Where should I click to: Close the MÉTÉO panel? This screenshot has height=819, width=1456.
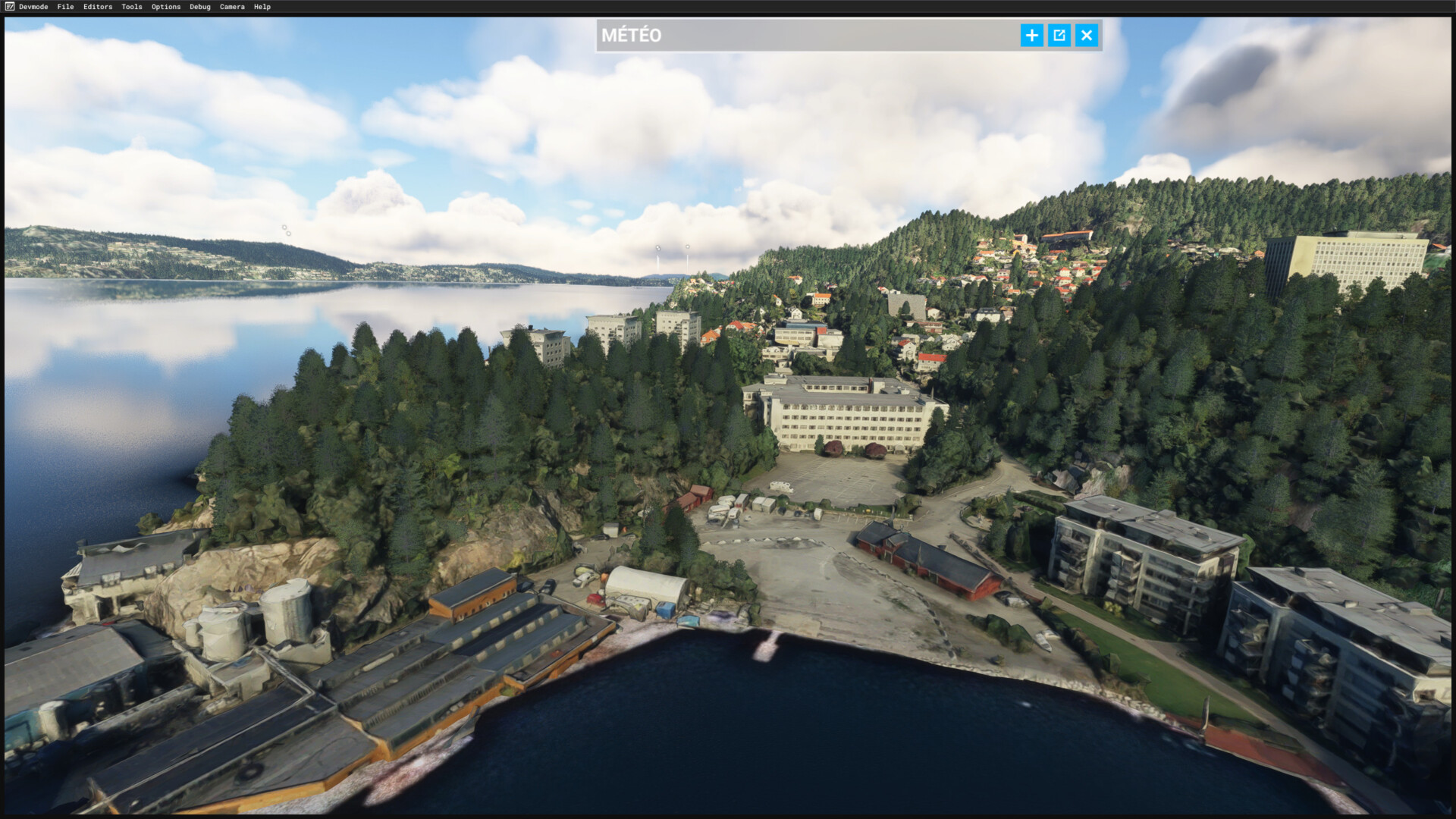click(x=1087, y=35)
